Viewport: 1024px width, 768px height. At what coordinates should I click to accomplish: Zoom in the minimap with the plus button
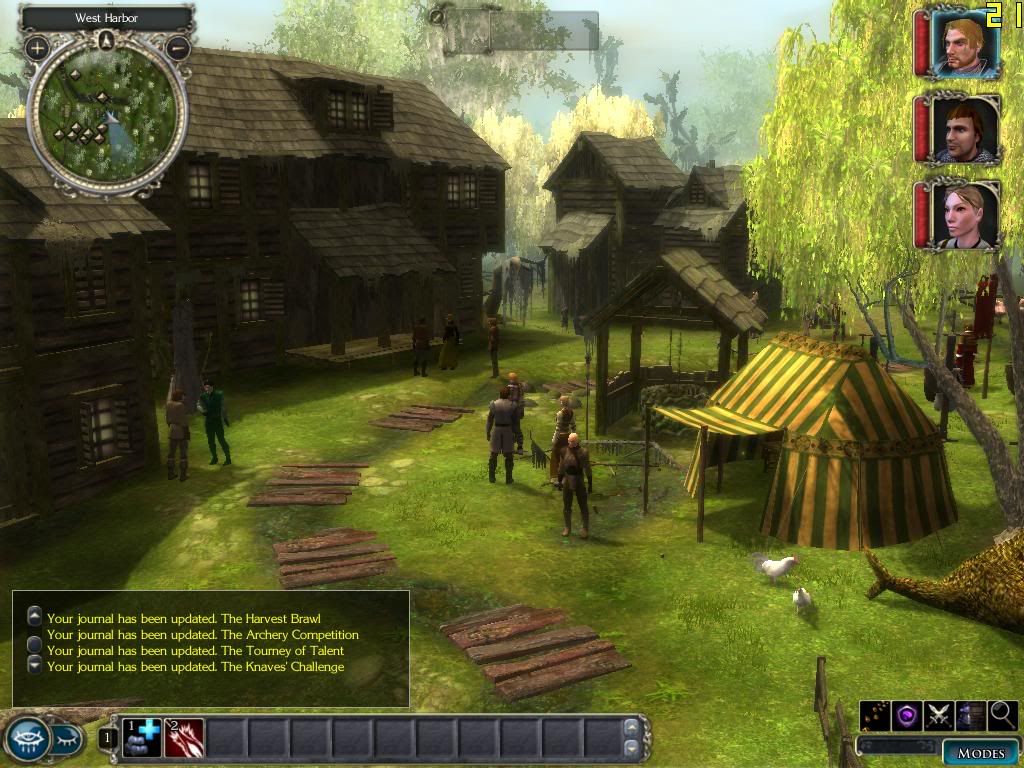[x=37, y=47]
